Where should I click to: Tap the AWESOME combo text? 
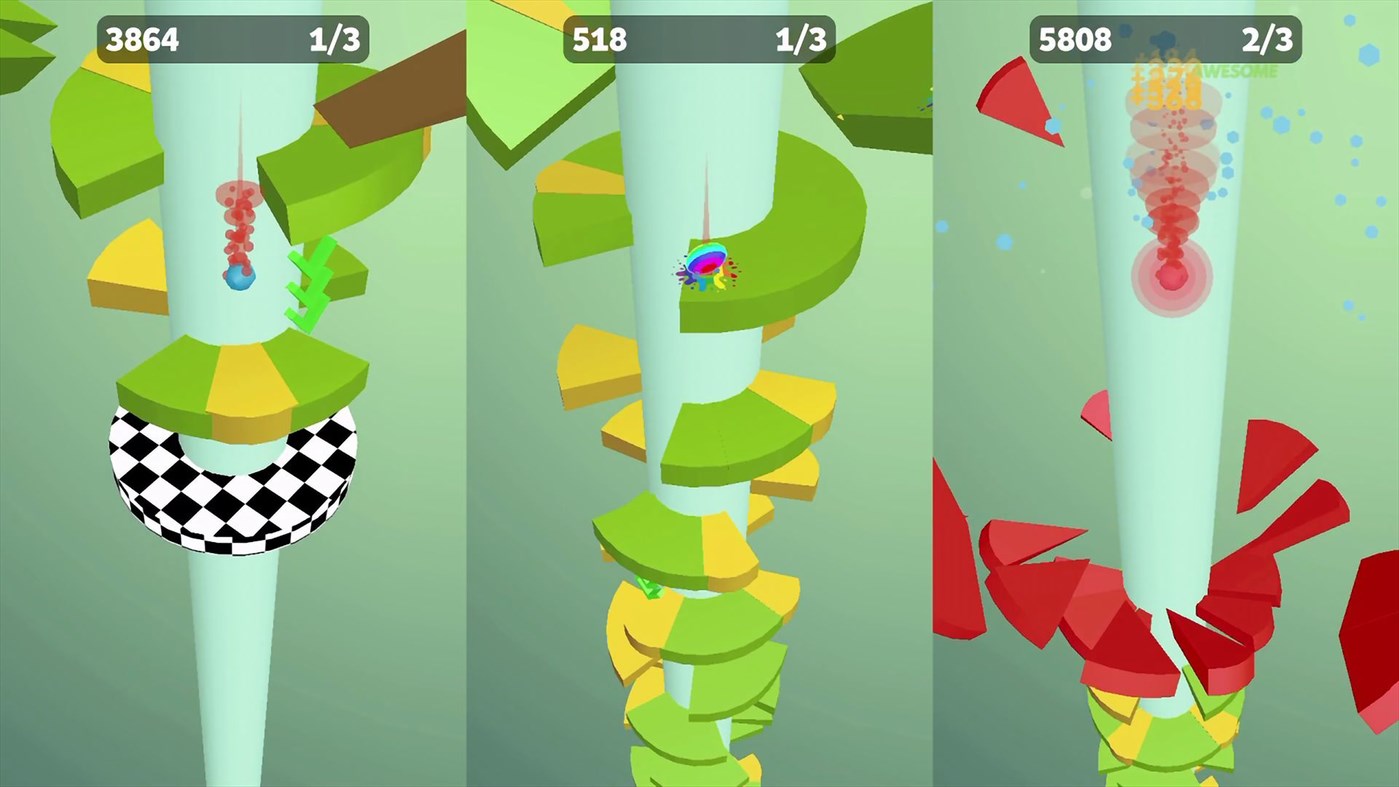pyautogui.click(x=1235, y=71)
